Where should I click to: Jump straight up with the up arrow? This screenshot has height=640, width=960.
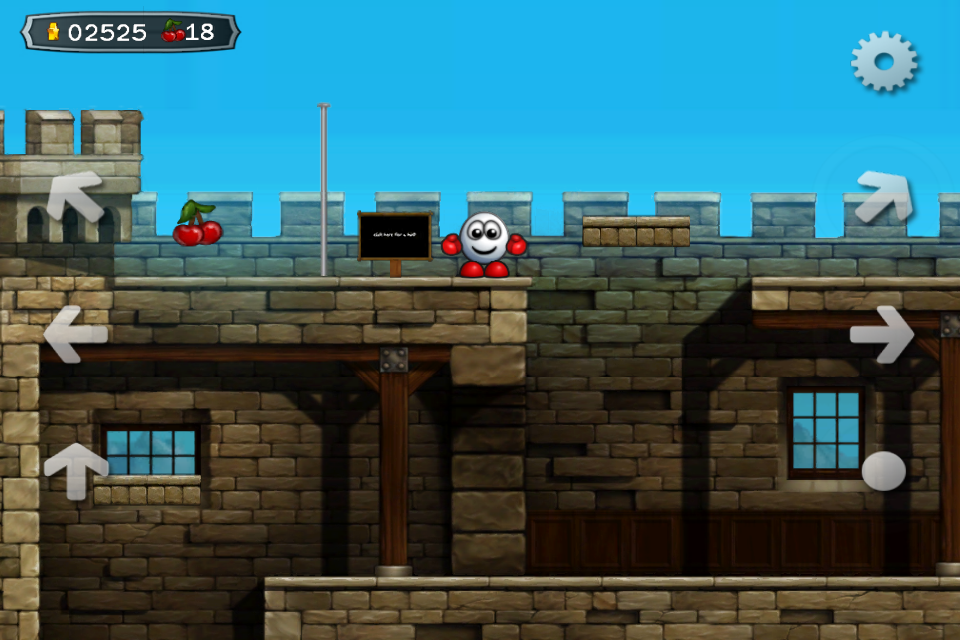coord(76,469)
